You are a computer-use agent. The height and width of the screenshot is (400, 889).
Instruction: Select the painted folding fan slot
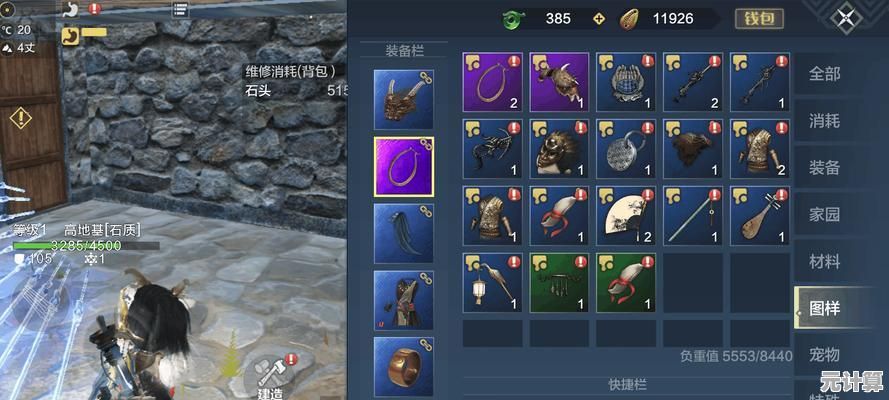(625, 215)
